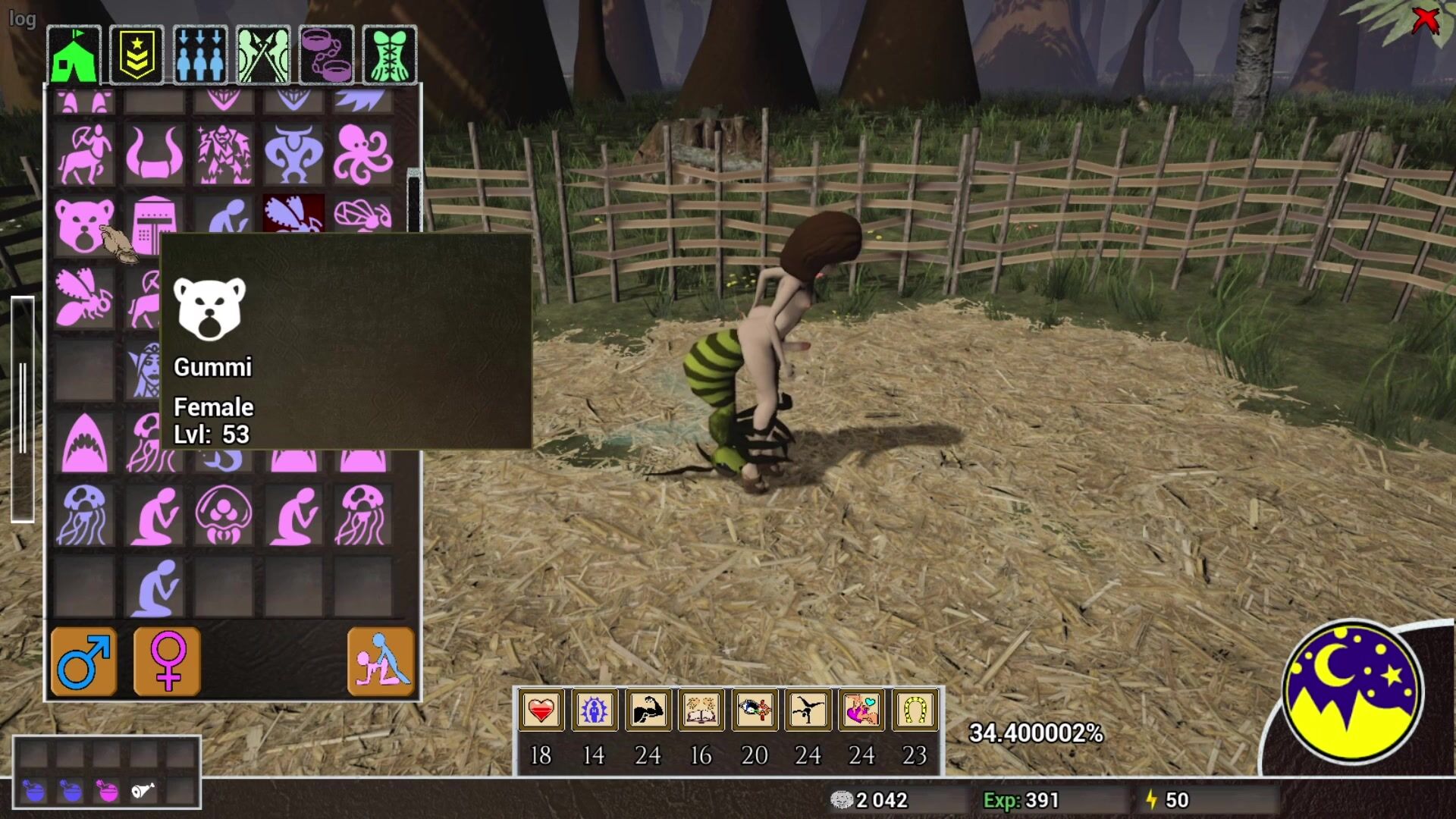Select the red heart stat icon
Viewport: 1456px width, 819px height.
541,711
